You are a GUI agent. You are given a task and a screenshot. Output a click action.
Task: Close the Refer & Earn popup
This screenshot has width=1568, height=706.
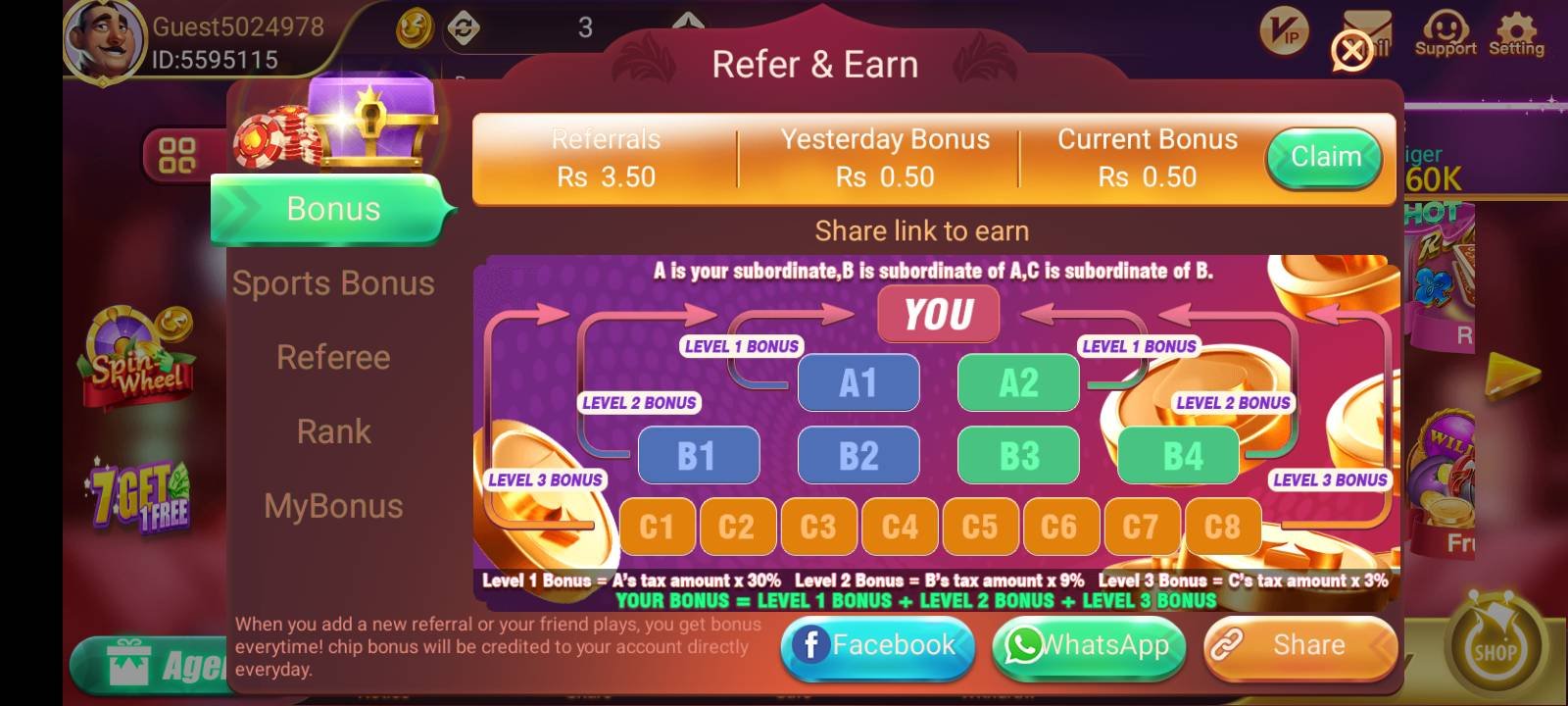tap(1351, 50)
